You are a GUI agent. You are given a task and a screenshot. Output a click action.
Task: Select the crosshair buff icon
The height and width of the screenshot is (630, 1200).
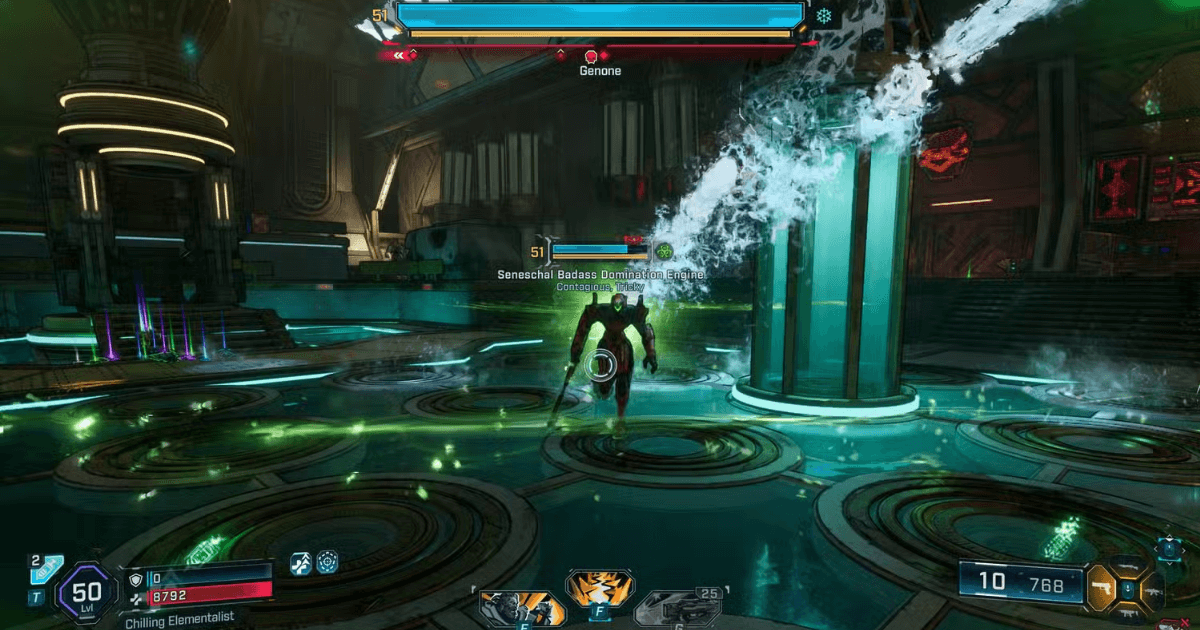point(327,562)
